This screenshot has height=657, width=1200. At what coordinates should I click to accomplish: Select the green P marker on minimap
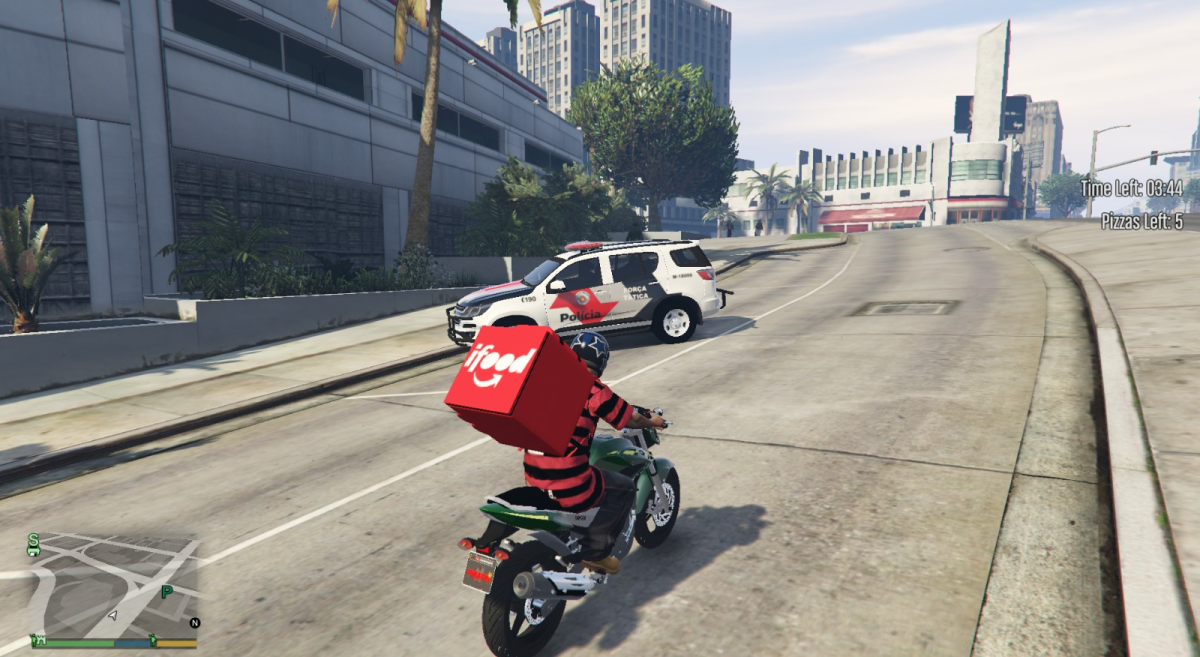pos(167,592)
